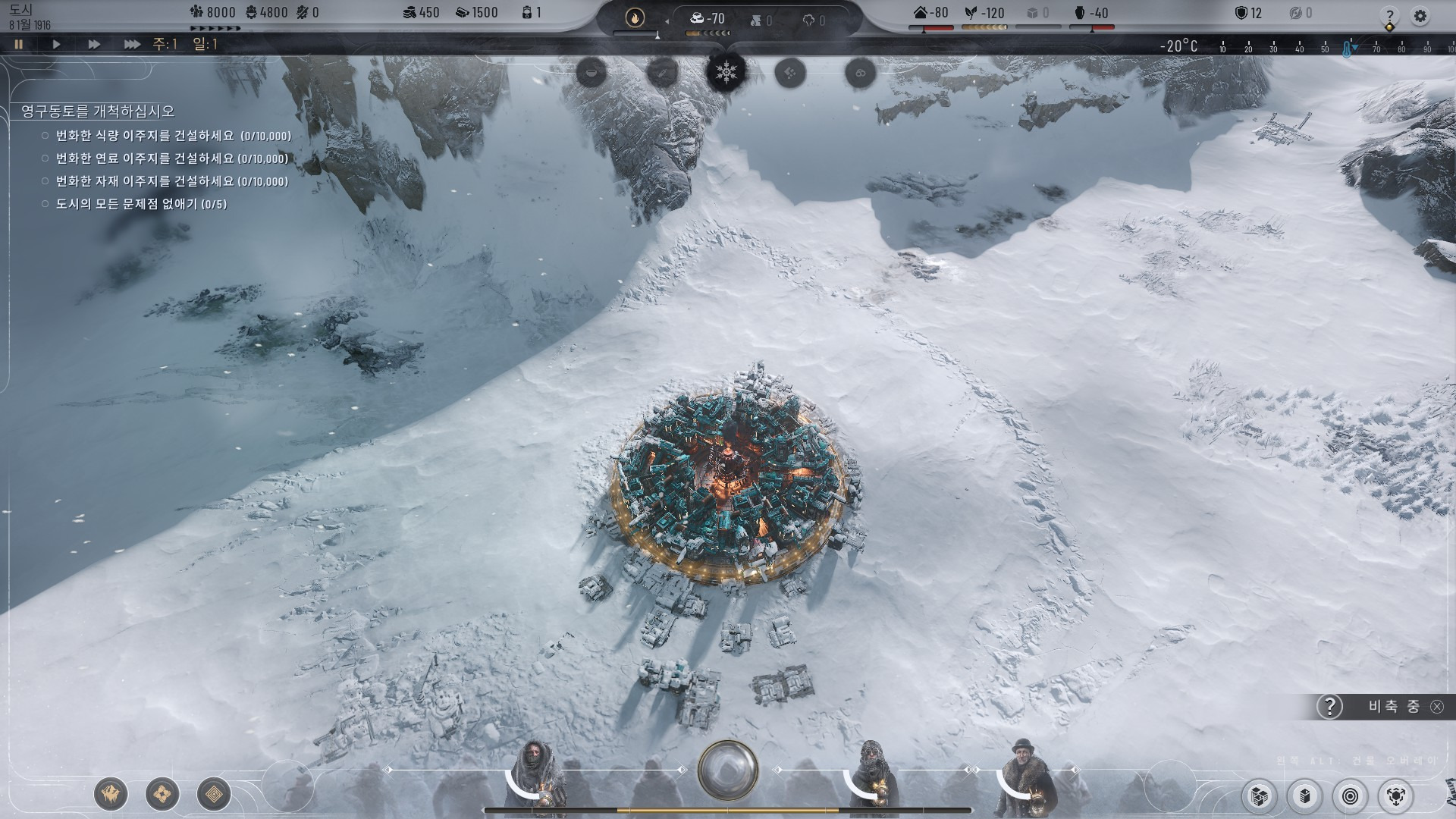The height and width of the screenshot is (819, 1456).
Task: Select the snowflake frostbreak tool
Action: coord(726,73)
